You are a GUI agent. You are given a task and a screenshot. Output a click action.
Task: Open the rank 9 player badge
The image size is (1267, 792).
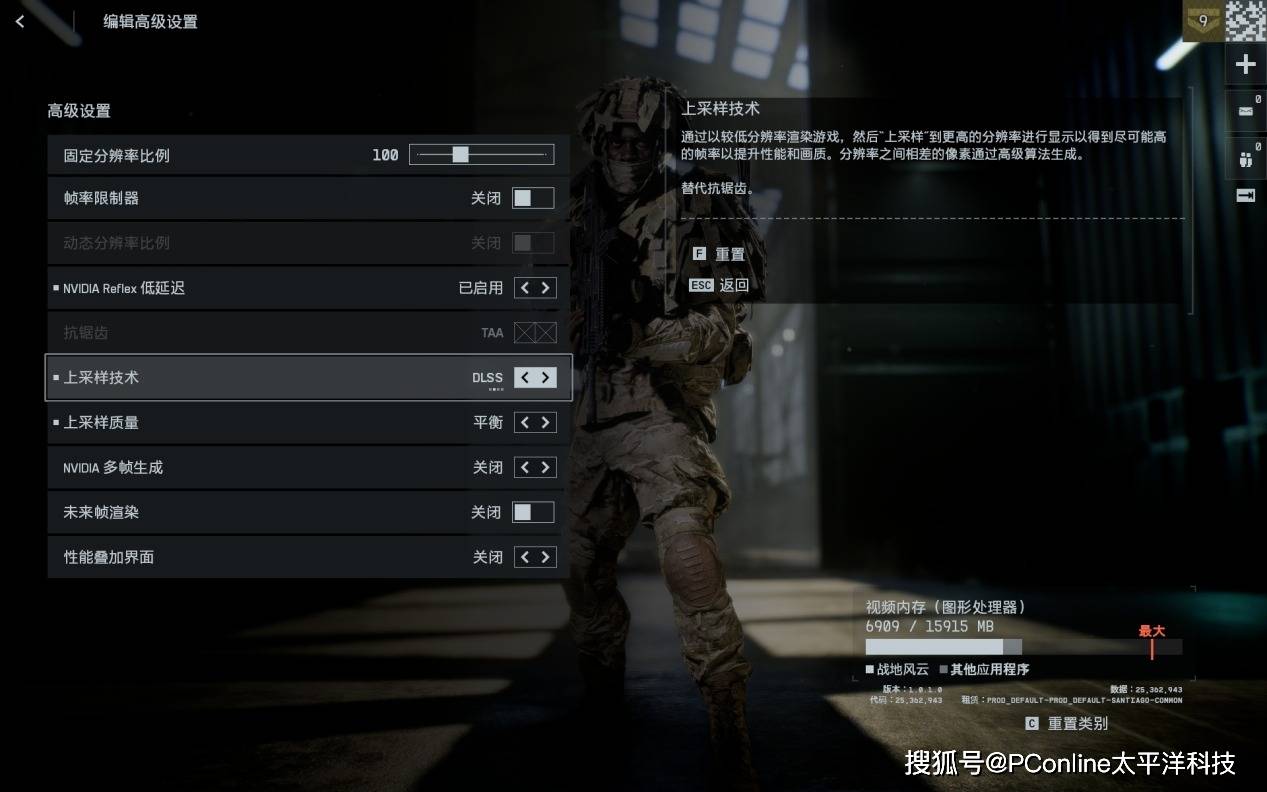(x=1203, y=21)
